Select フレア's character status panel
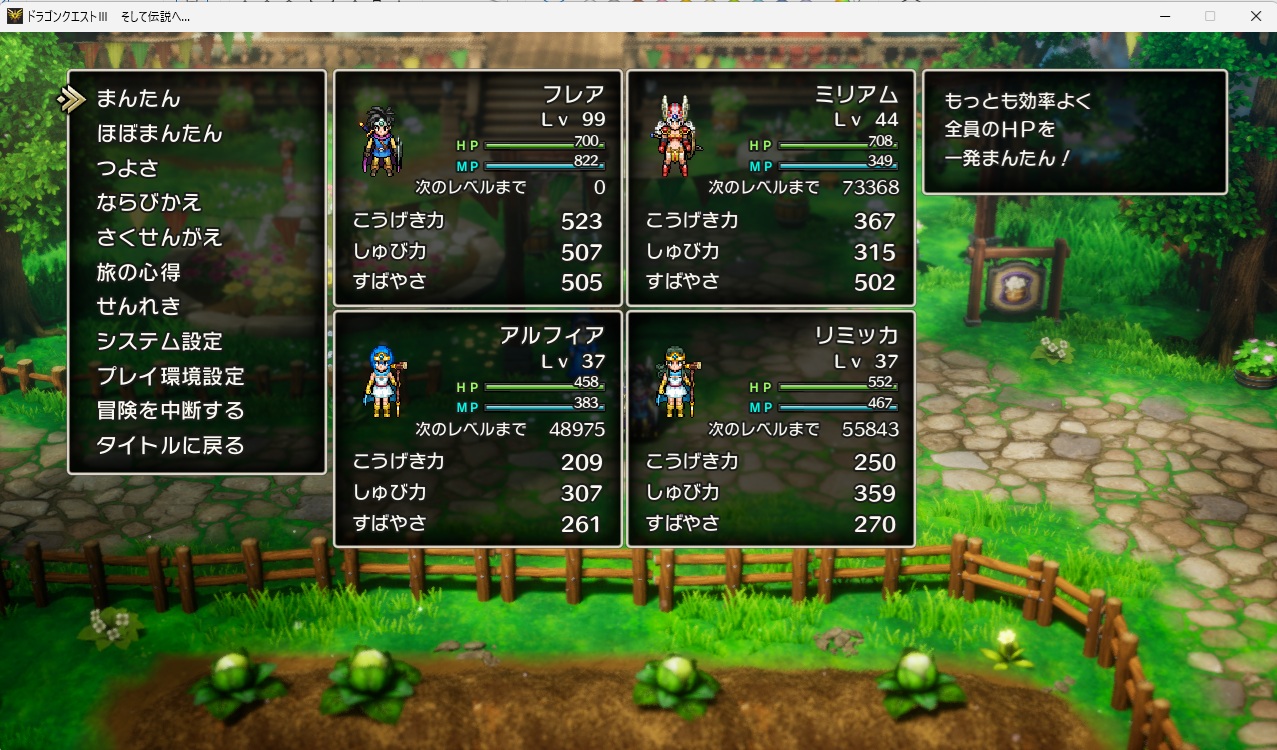The image size is (1277, 750). click(x=478, y=188)
